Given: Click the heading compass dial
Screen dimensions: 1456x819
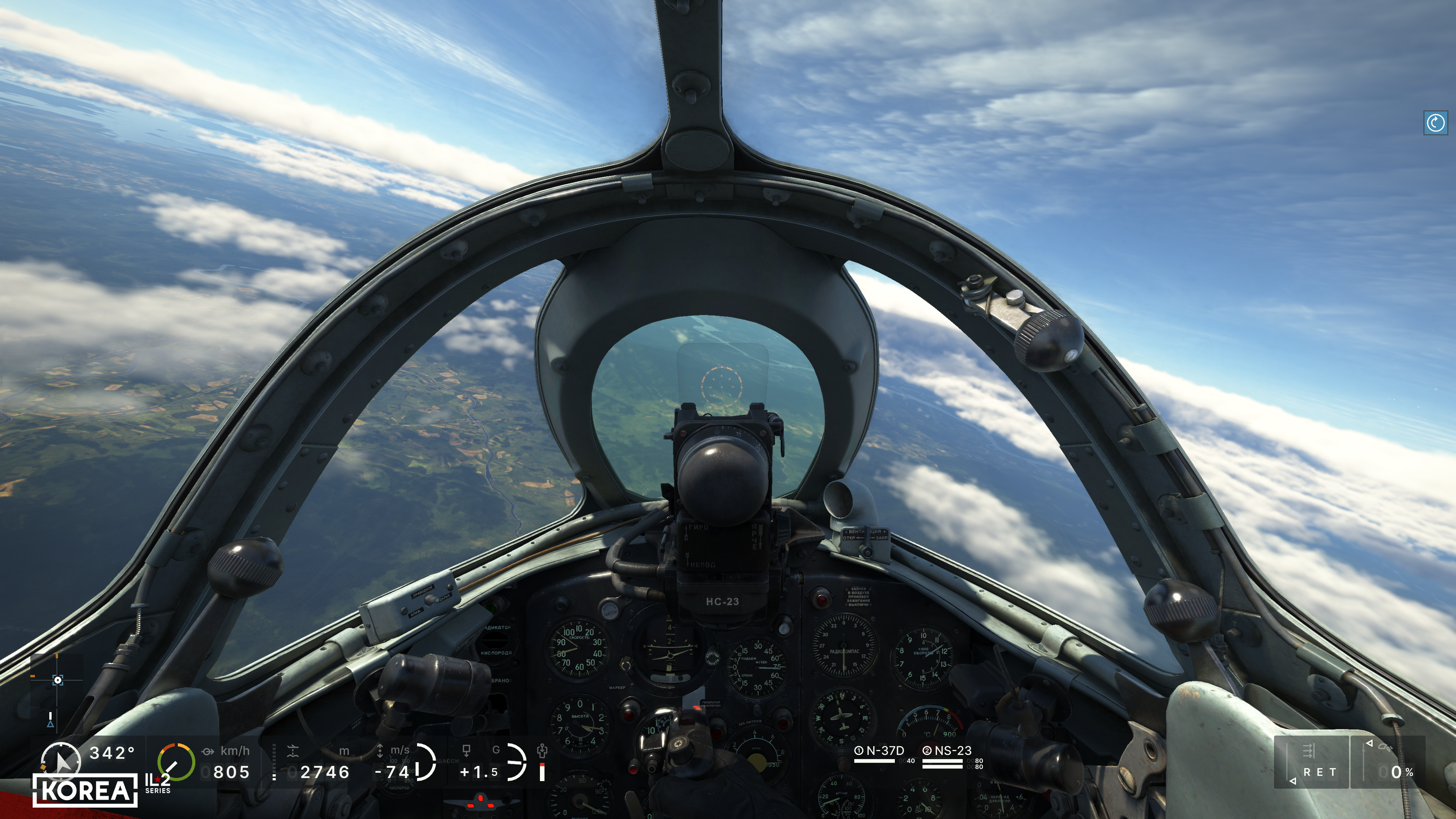Looking at the screenshot, I should point(61,760).
